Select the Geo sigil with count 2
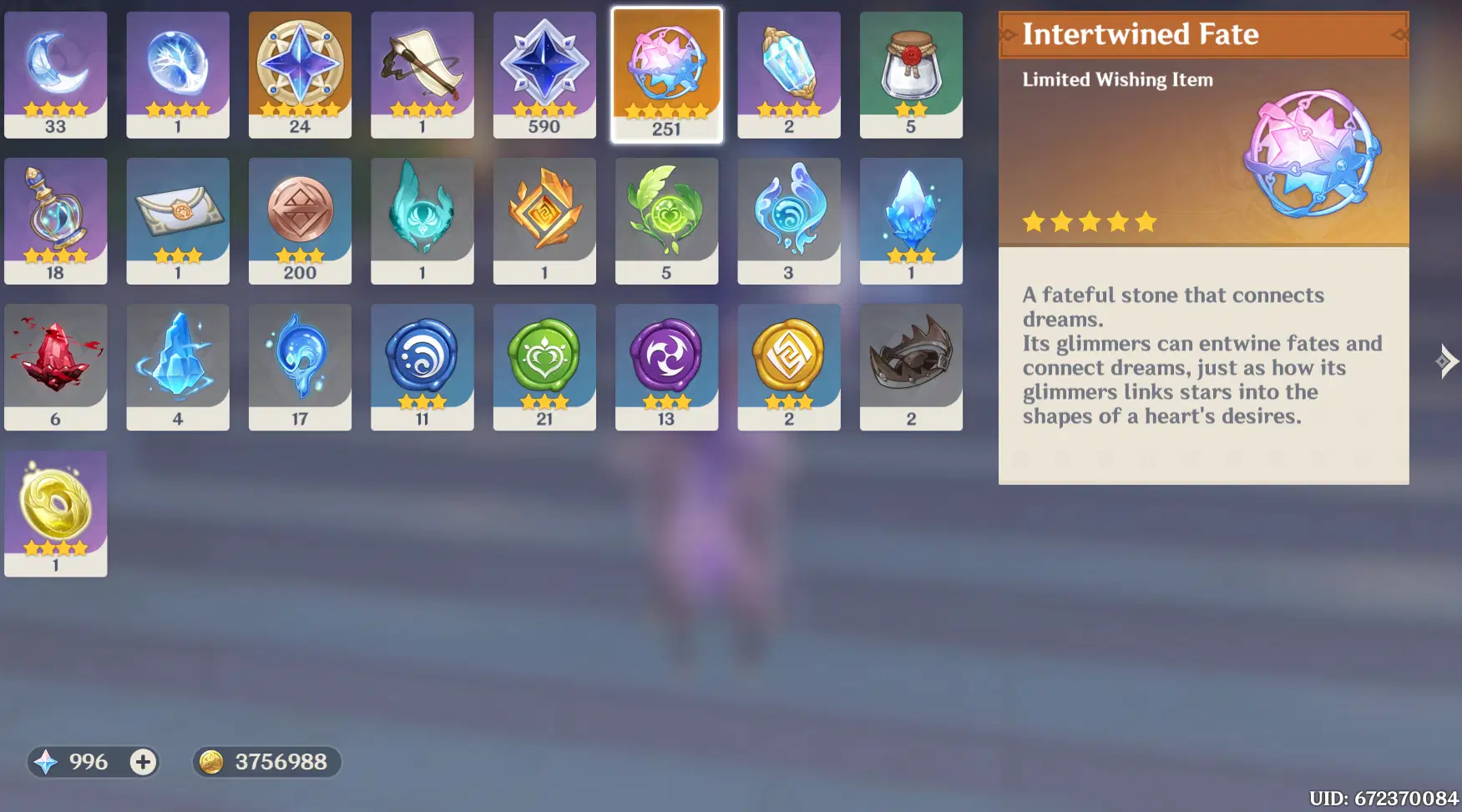This screenshot has height=812, width=1462. tap(788, 365)
